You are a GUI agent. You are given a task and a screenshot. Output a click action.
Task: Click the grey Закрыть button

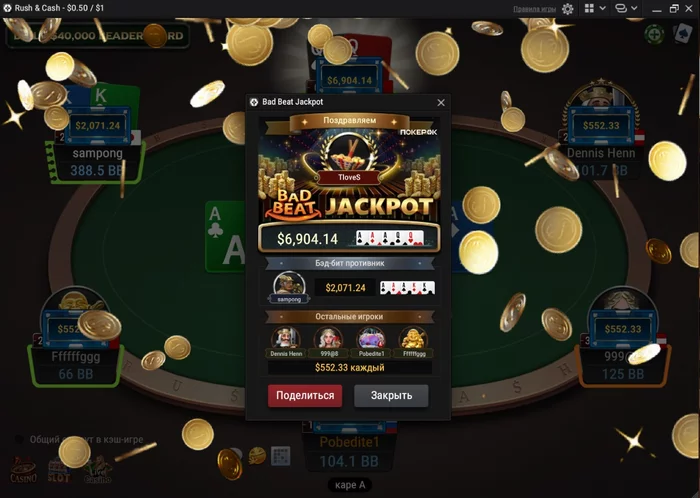391,395
